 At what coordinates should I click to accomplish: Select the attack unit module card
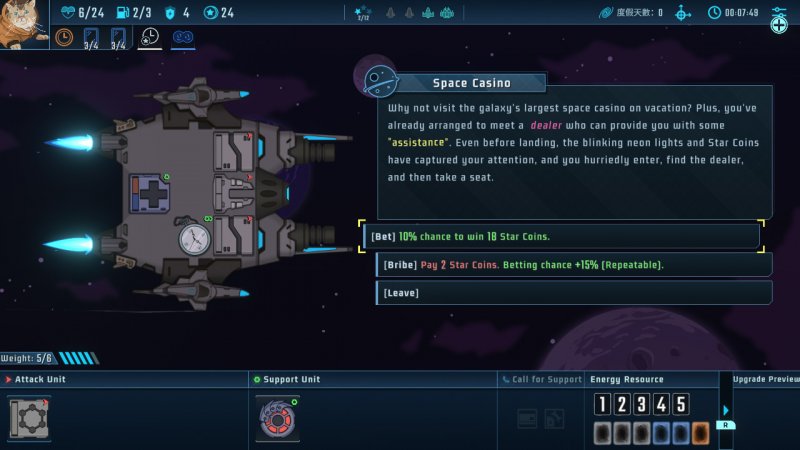(29, 417)
